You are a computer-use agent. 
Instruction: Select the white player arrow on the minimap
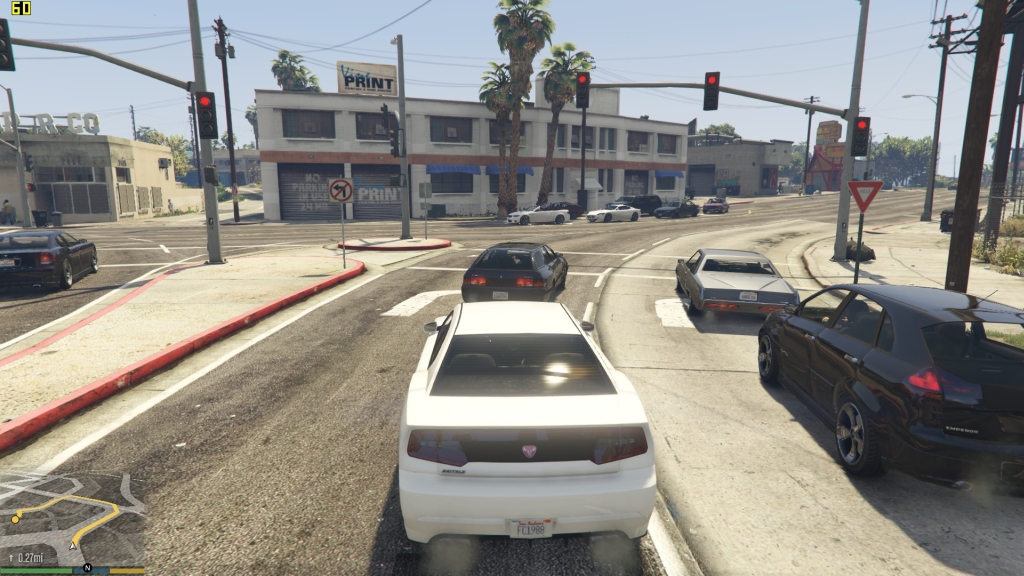pyautogui.click(x=73, y=546)
